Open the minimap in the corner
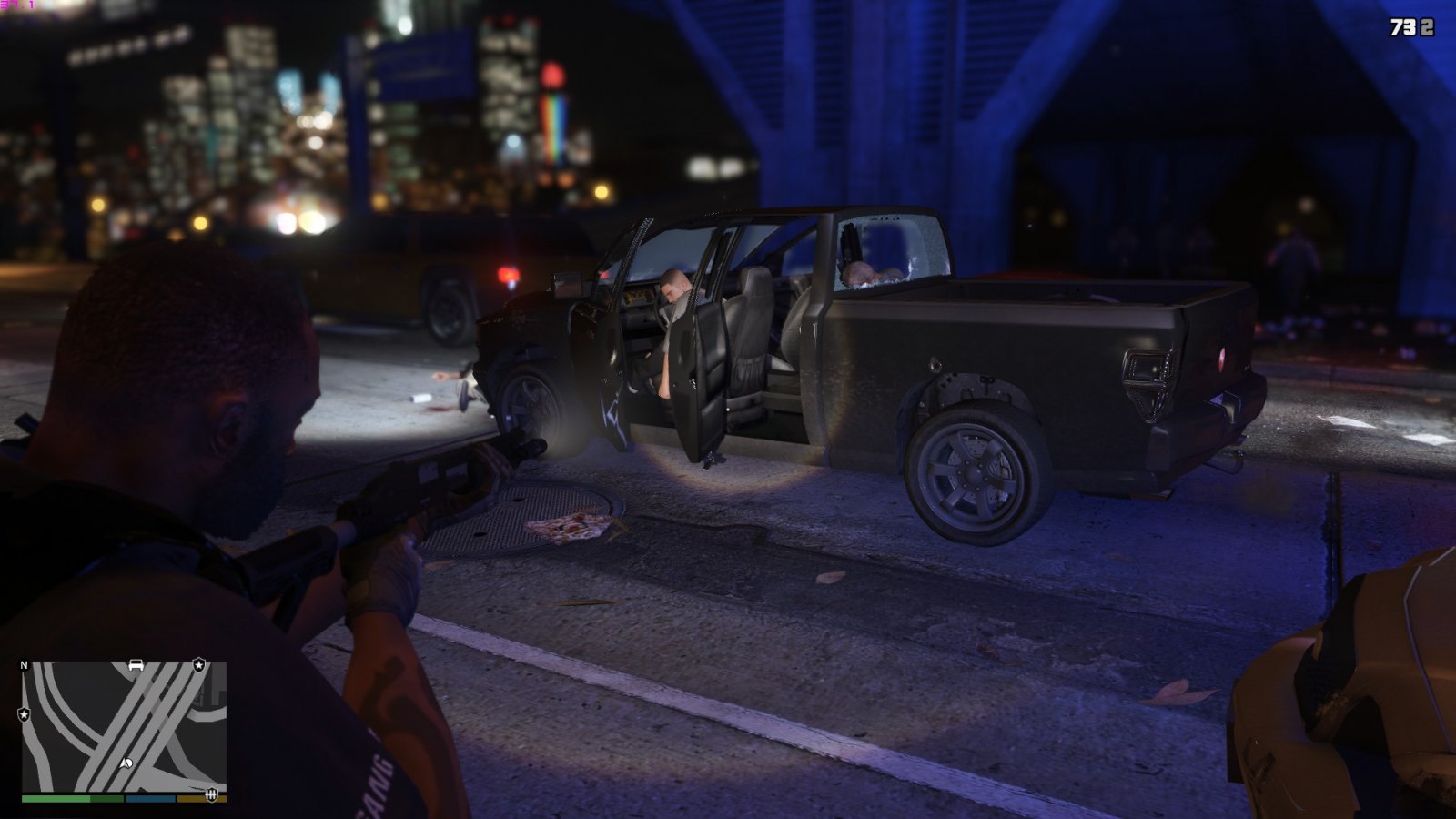Image resolution: width=1456 pixels, height=819 pixels. [x=124, y=726]
